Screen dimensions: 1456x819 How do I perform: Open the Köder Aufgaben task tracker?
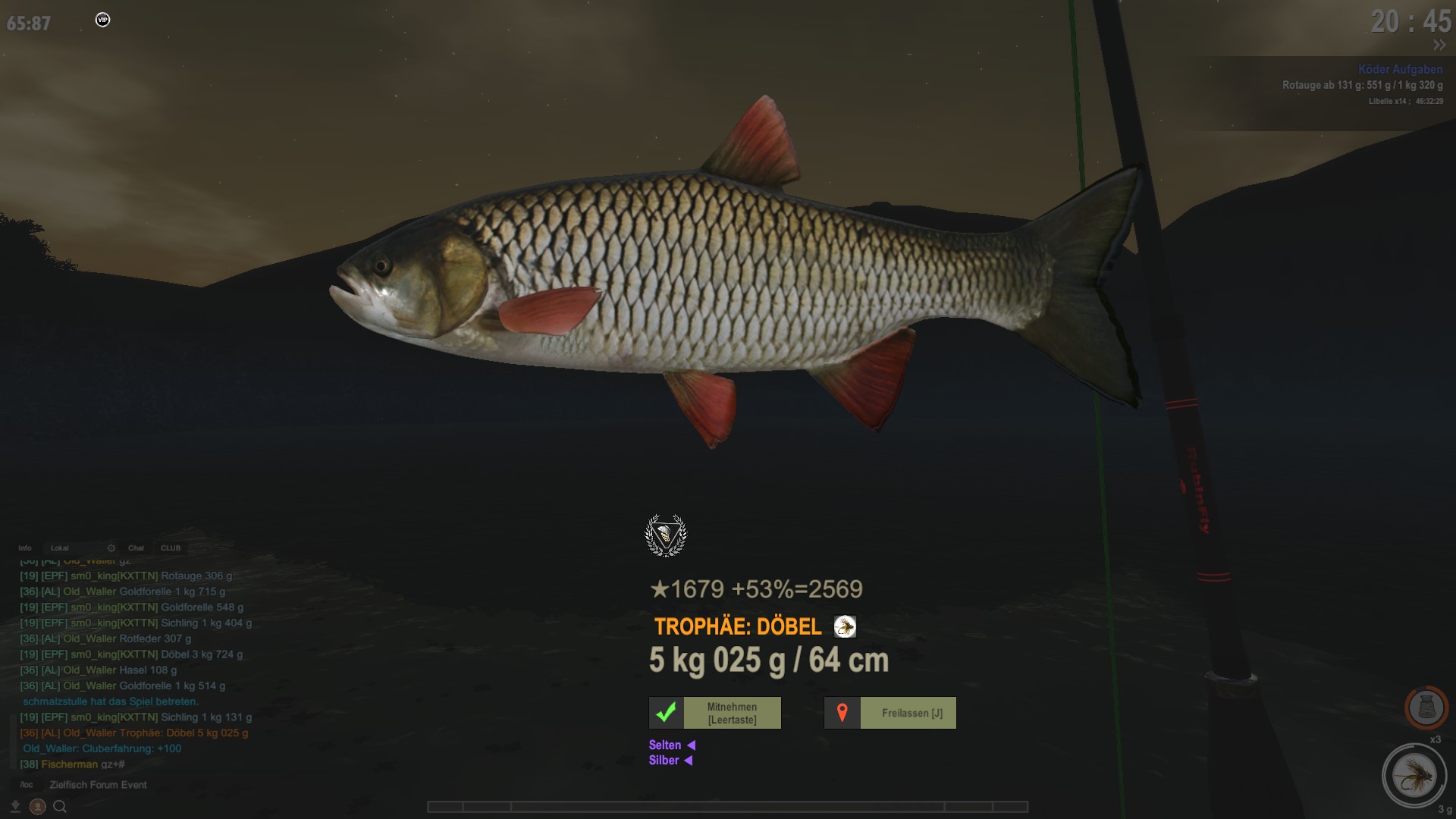[1400, 69]
